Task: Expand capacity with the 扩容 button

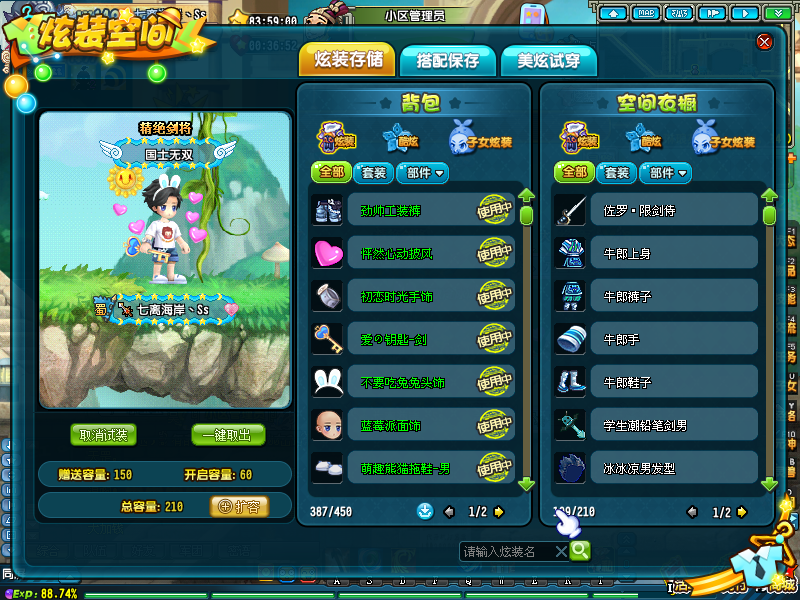Action: (239, 507)
